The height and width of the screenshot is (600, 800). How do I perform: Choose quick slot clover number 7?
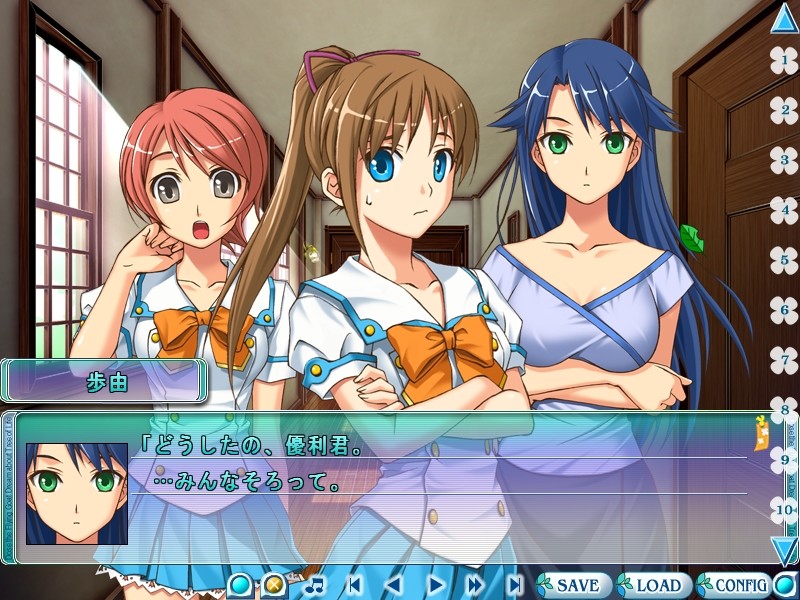[784, 358]
